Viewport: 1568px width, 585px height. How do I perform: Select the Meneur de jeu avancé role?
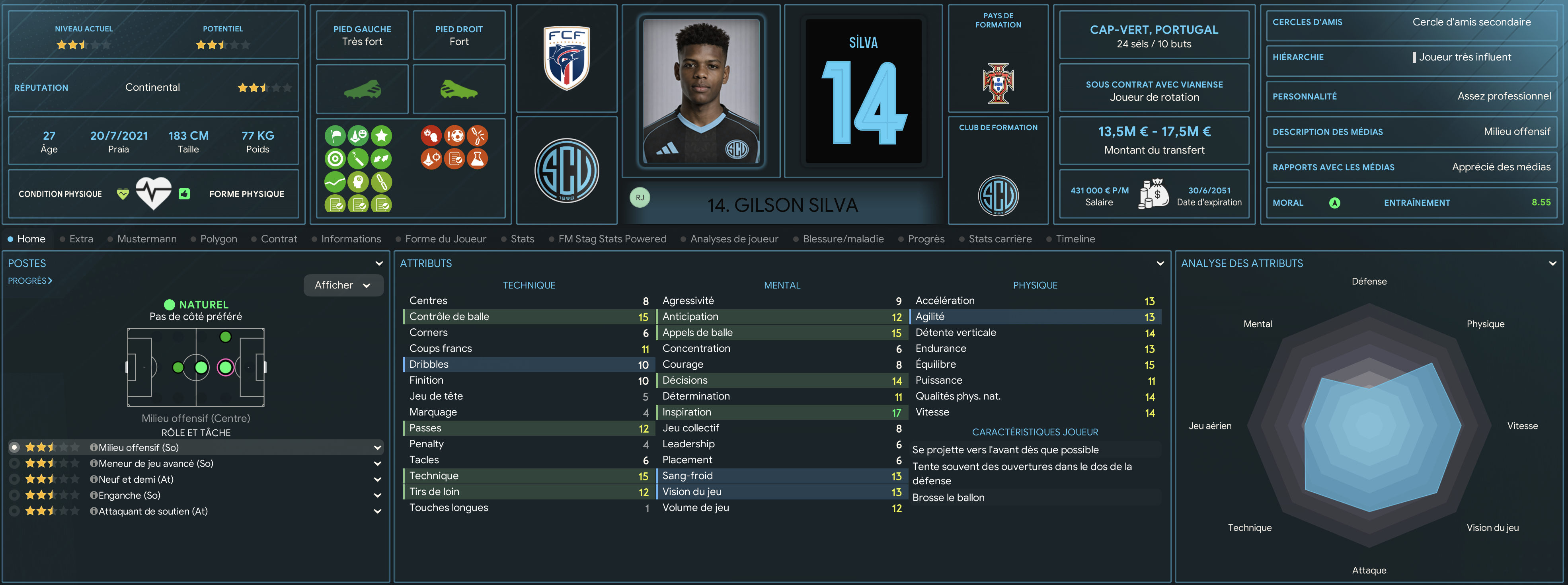(x=156, y=464)
